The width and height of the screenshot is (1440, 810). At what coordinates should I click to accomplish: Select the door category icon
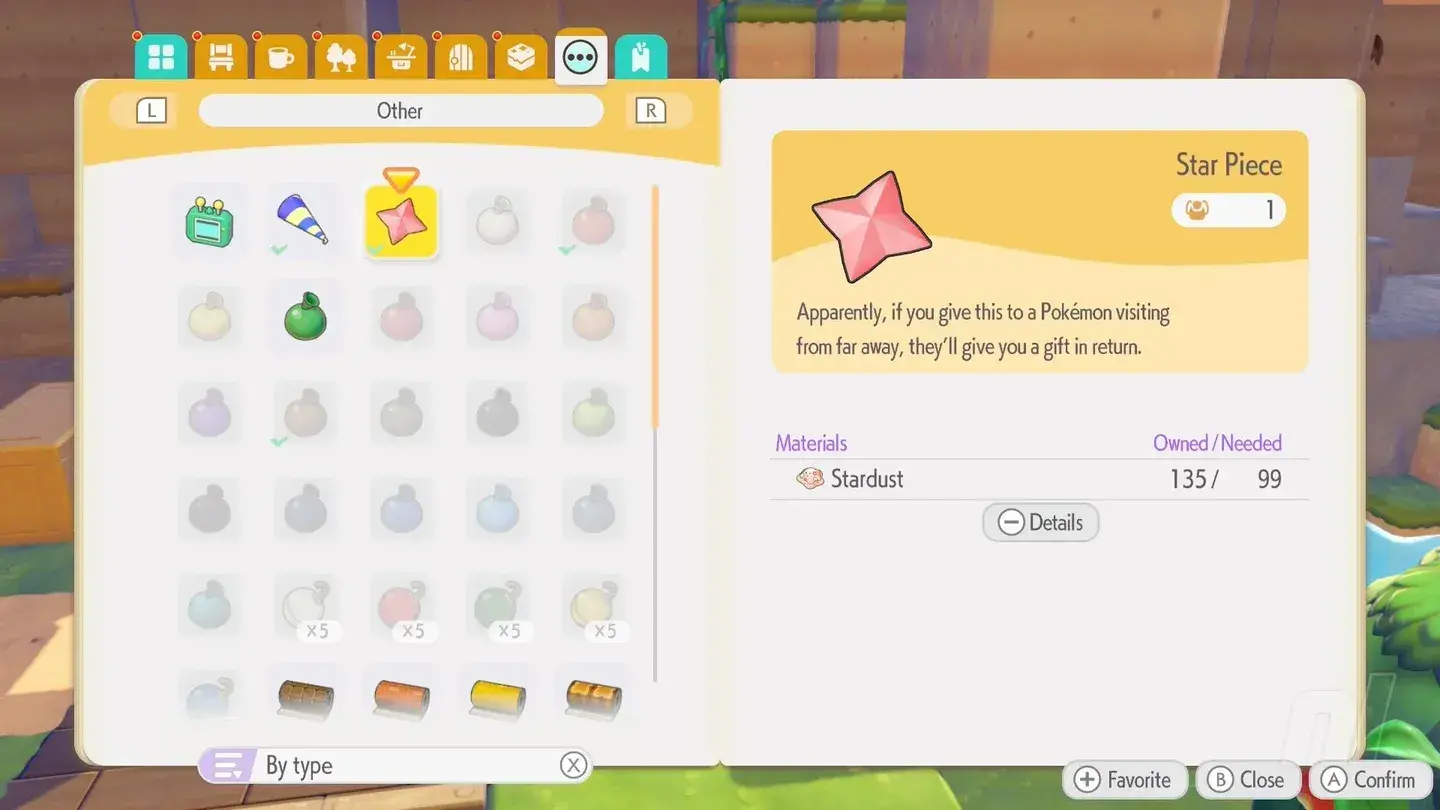click(x=460, y=57)
